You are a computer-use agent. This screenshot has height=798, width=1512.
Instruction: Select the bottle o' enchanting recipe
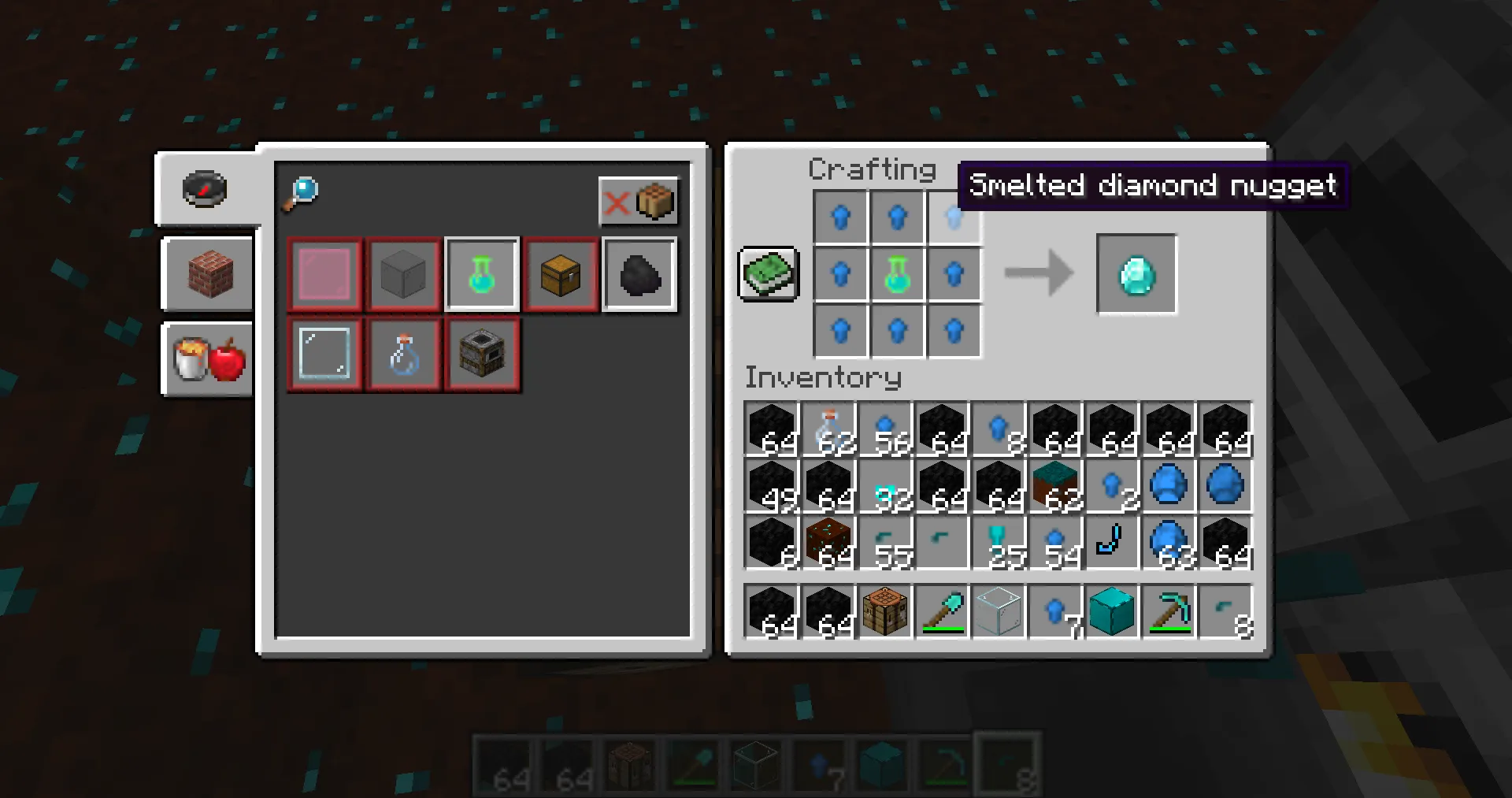481,274
